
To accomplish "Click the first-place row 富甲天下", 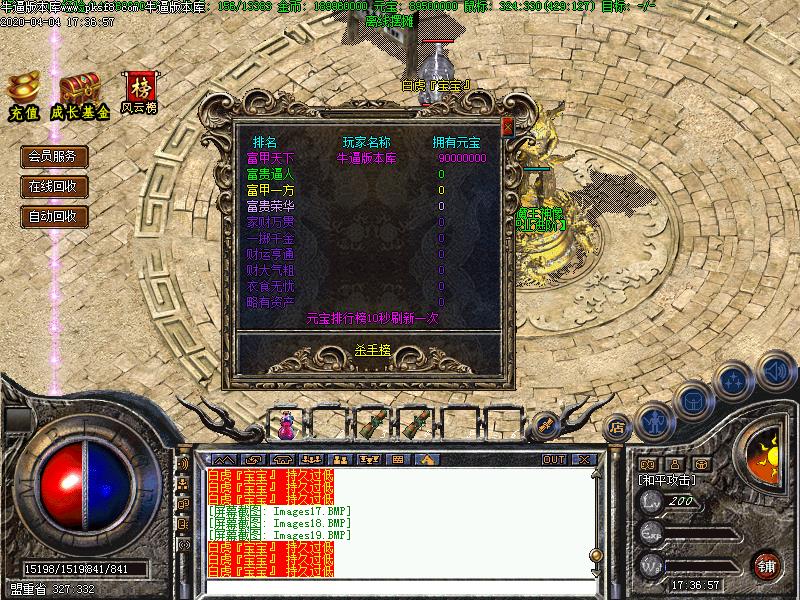I will (271, 157).
